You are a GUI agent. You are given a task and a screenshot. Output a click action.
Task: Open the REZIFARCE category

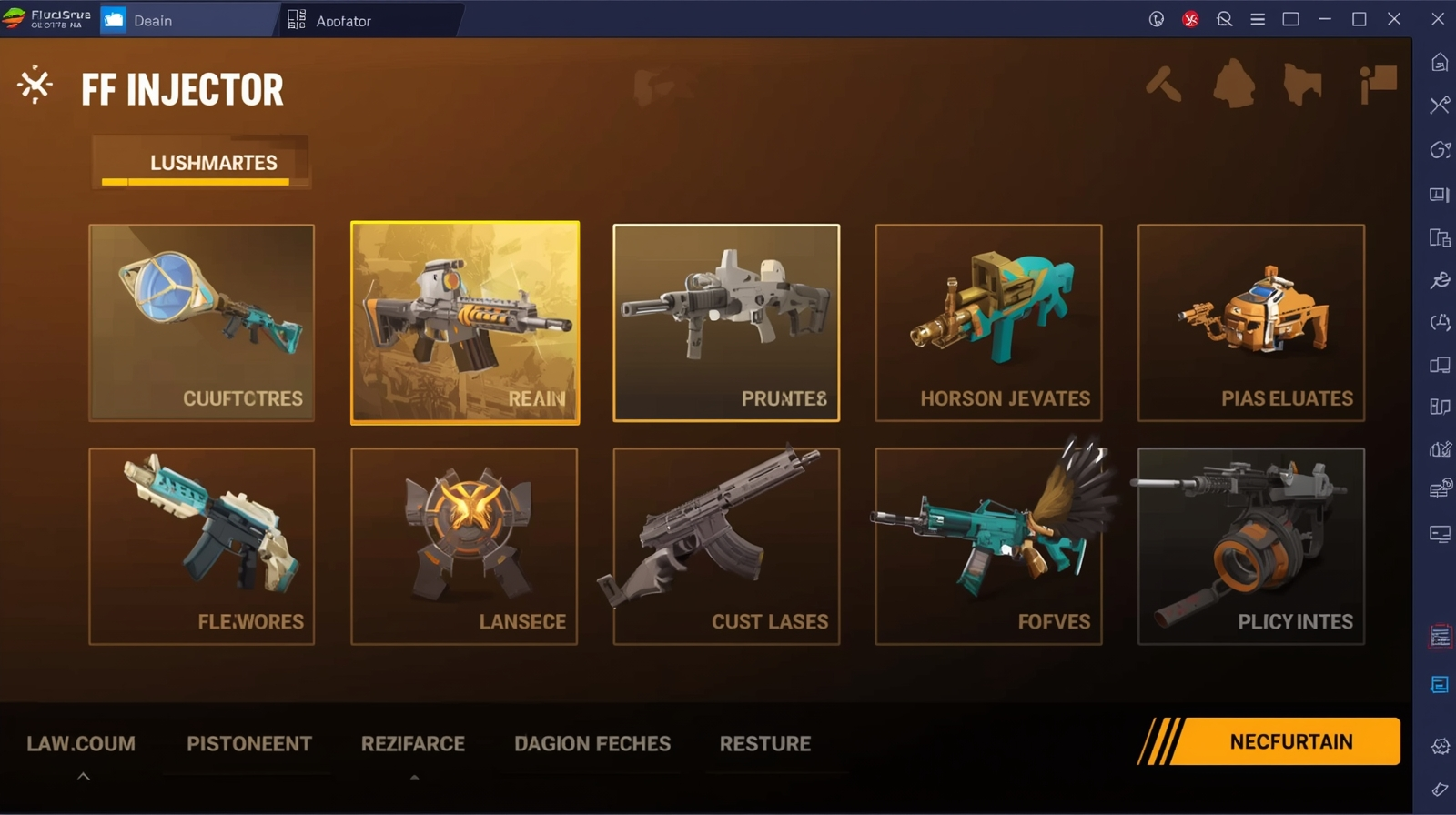413,744
